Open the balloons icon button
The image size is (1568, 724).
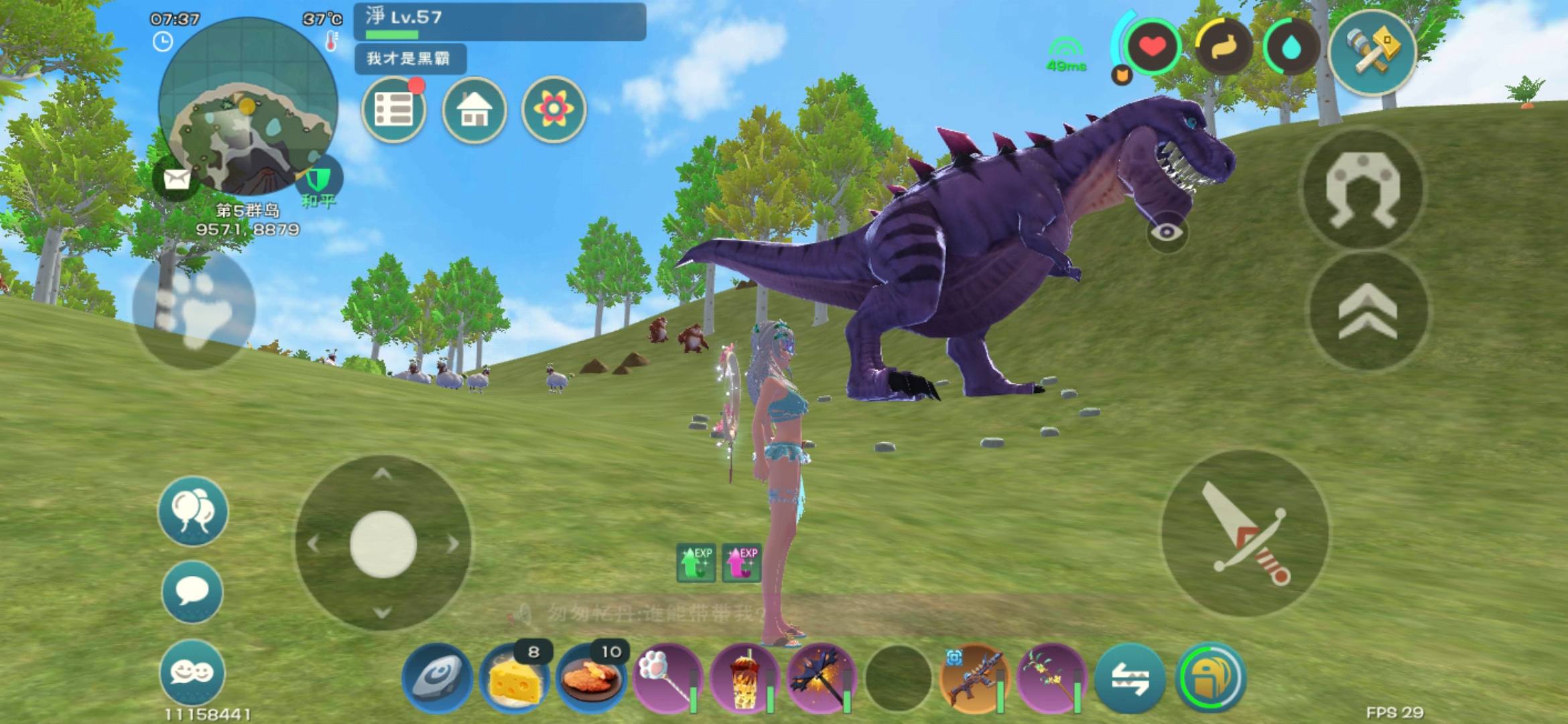[x=193, y=511]
